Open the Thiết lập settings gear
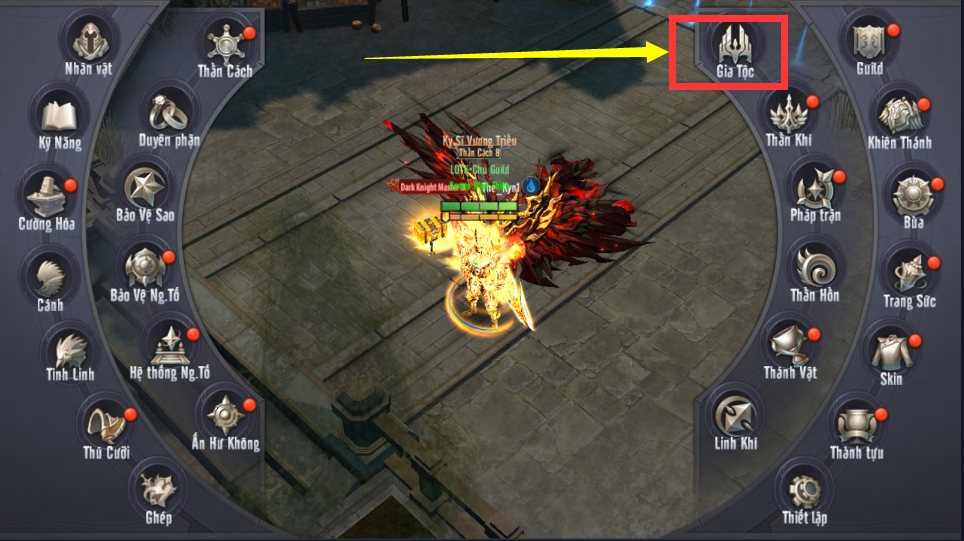Screen dimensions: 964x541 (804, 491)
